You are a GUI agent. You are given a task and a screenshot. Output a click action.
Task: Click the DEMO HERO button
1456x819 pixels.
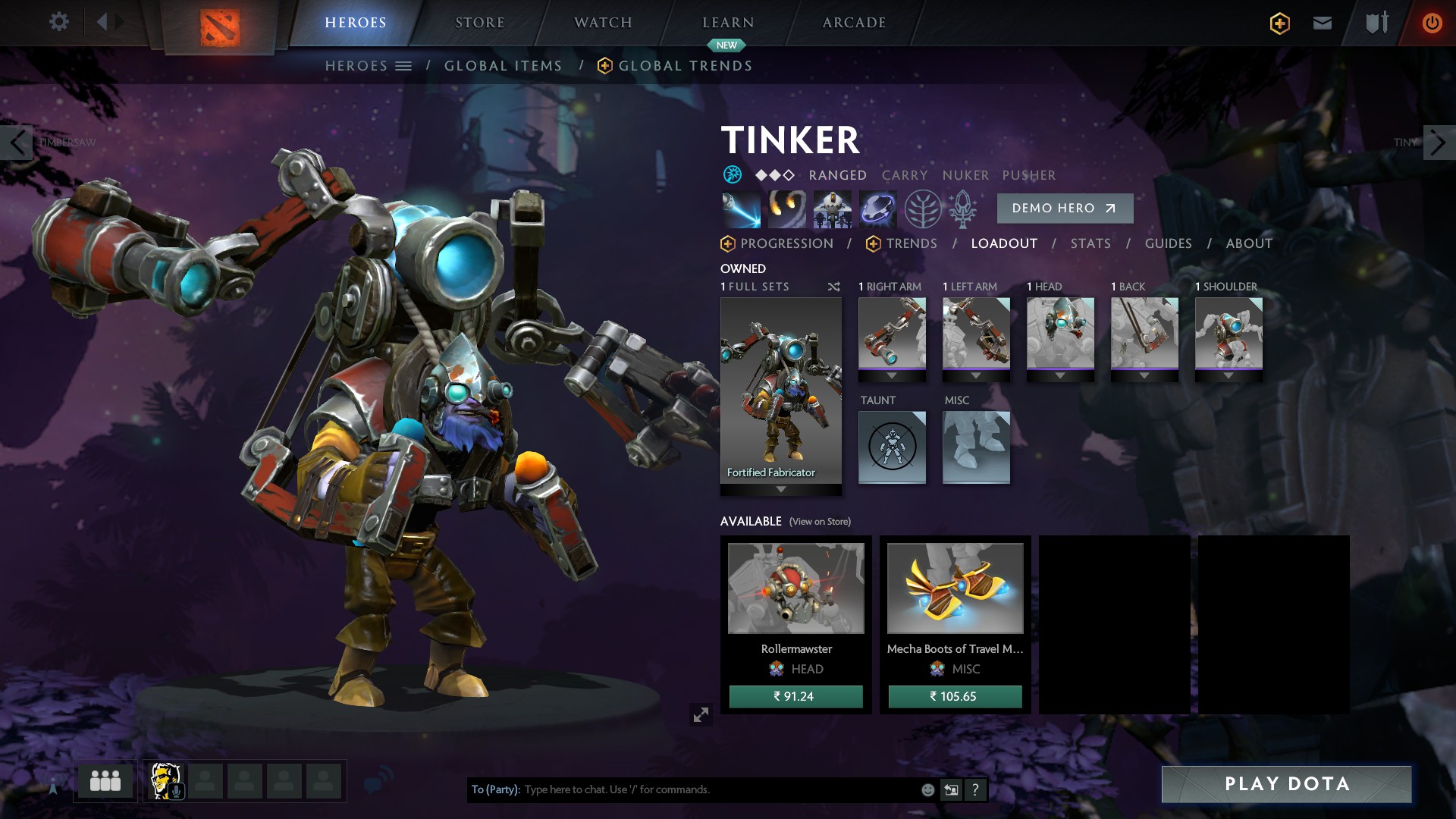coord(1065,208)
